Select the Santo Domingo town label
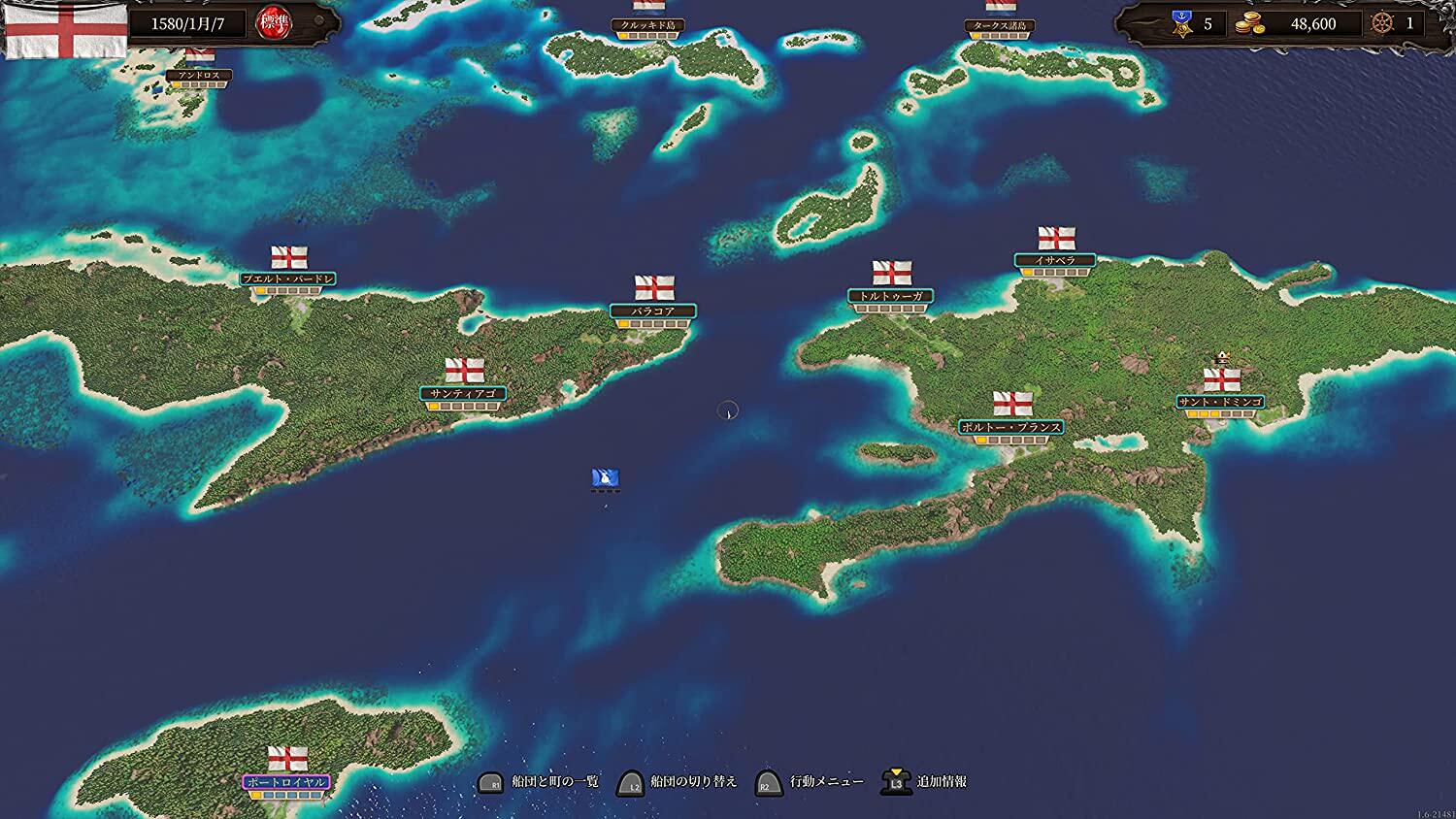Viewport: 1456px width, 819px height. pos(1220,402)
